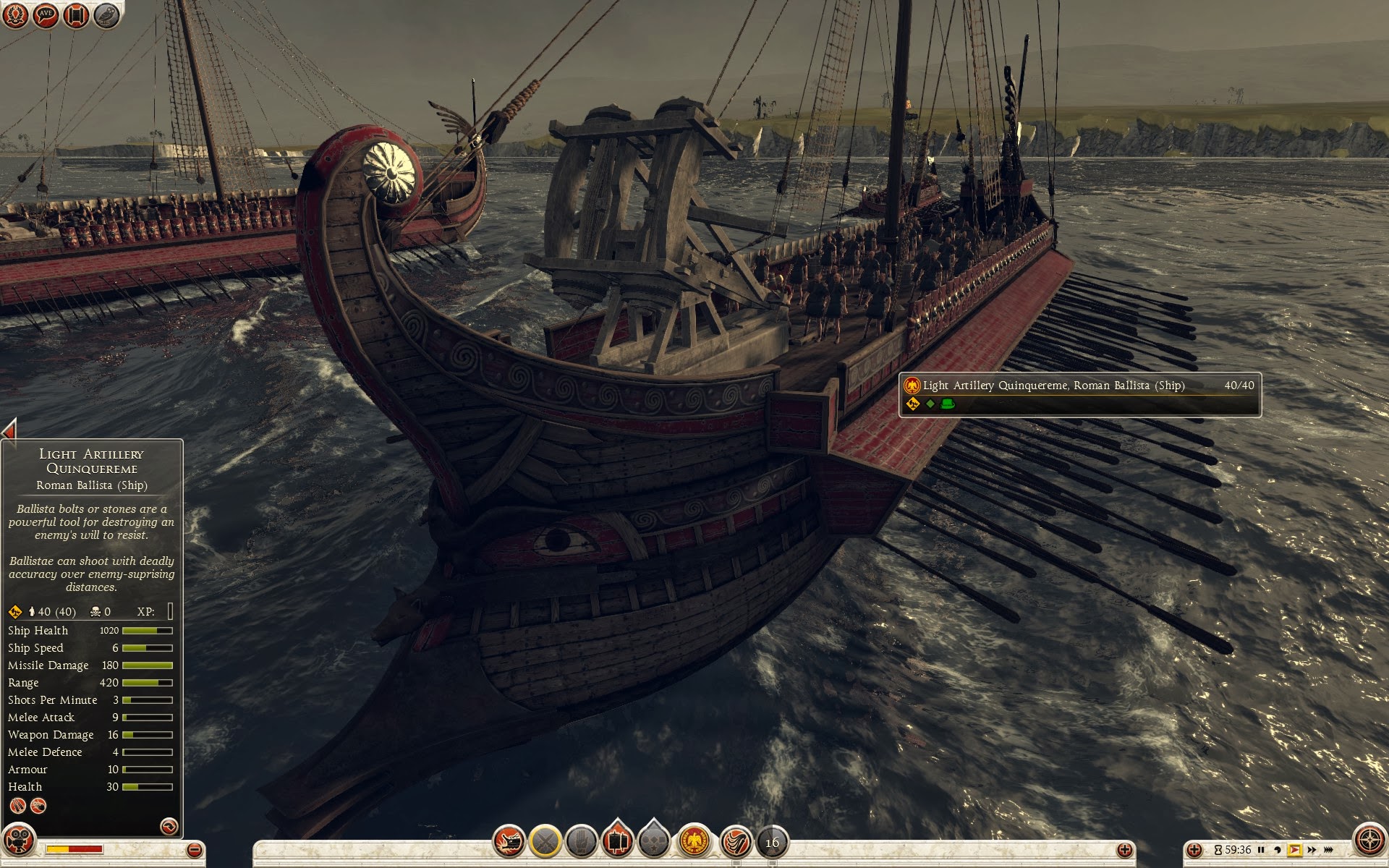This screenshot has height=868, width=1389.
Task: Open the shapes formation menu button
Action: (654, 842)
